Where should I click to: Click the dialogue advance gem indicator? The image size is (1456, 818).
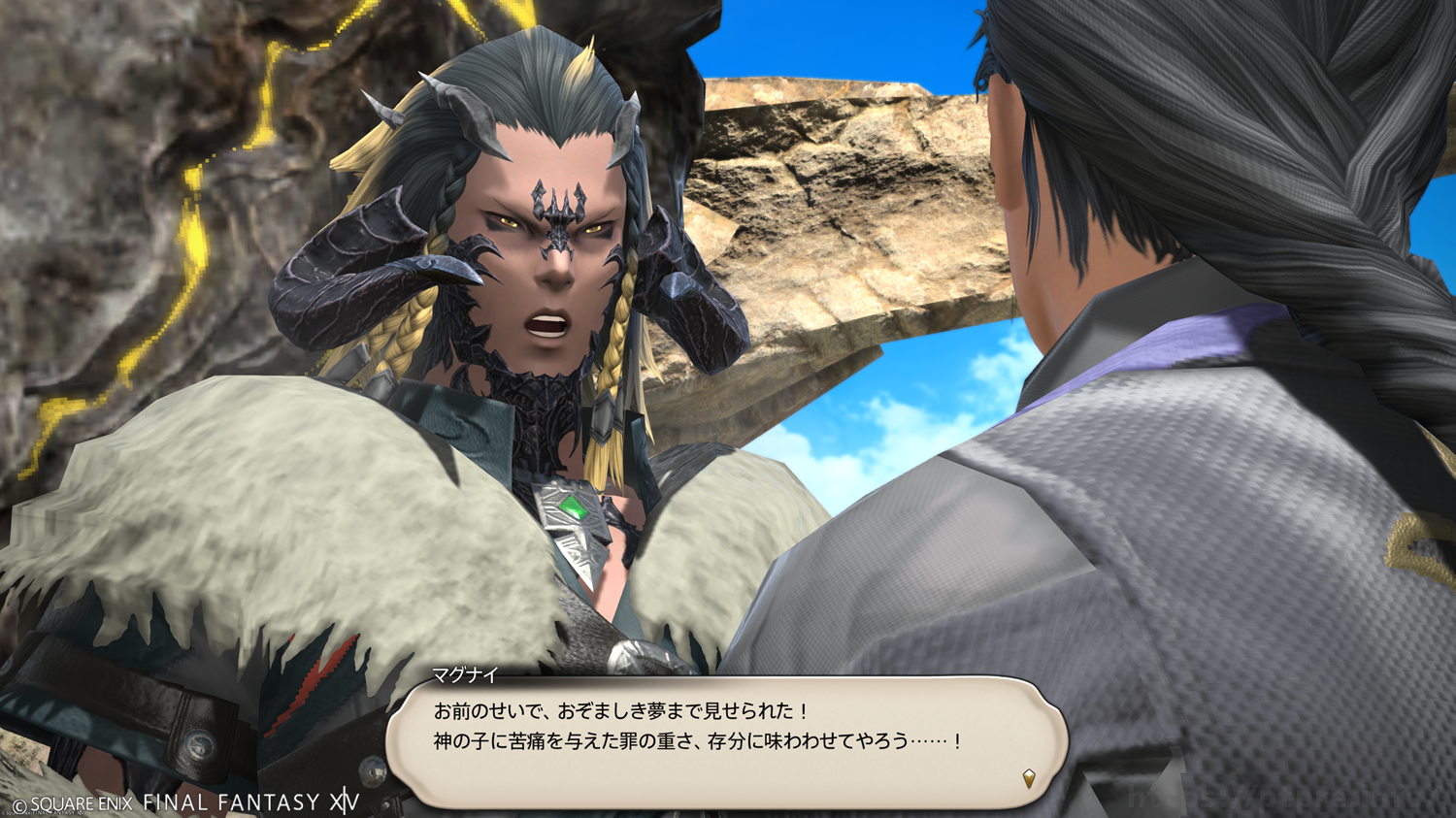(x=1029, y=778)
